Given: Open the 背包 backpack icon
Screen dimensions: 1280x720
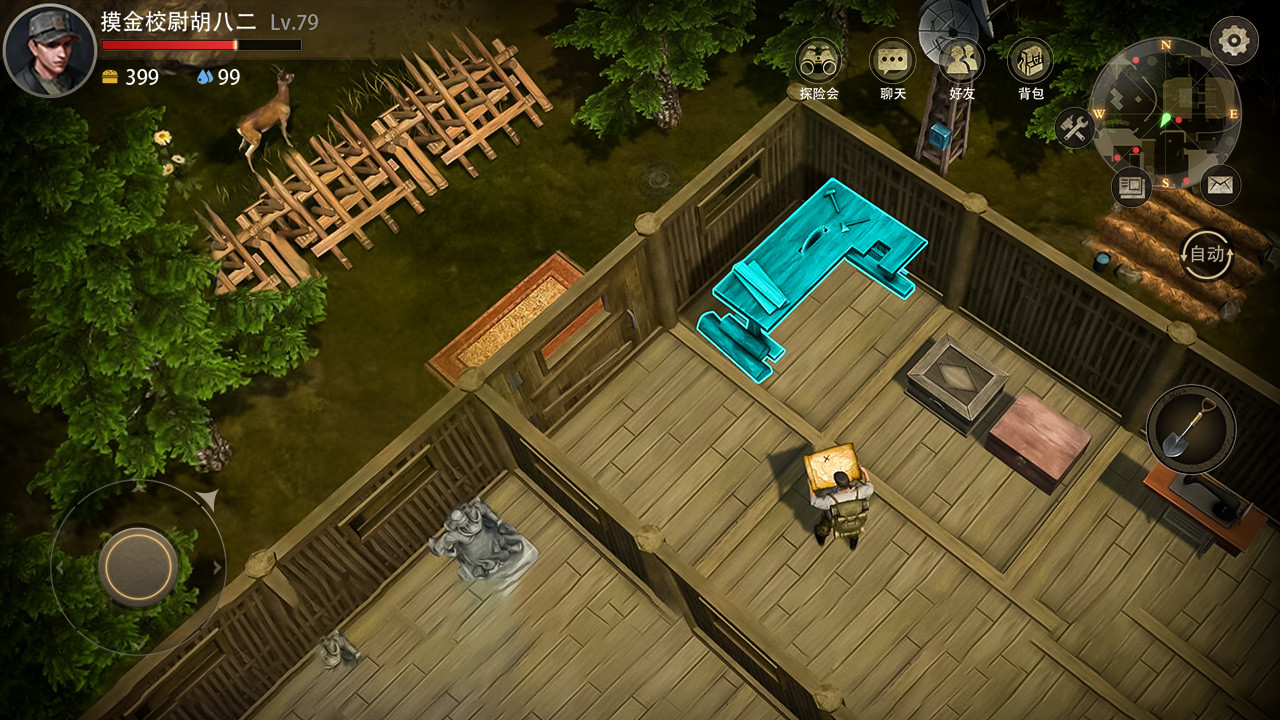Looking at the screenshot, I should 1030,60.
